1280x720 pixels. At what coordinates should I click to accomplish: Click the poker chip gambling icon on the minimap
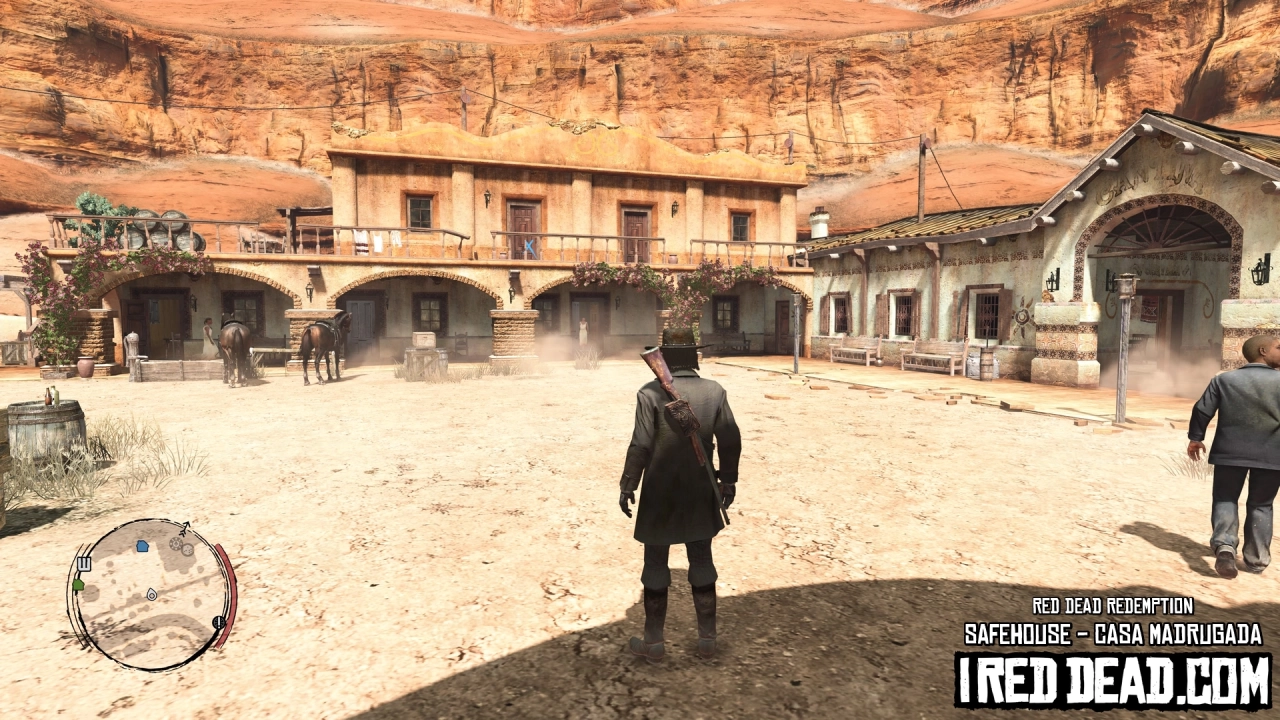click(x=176, y=545)
